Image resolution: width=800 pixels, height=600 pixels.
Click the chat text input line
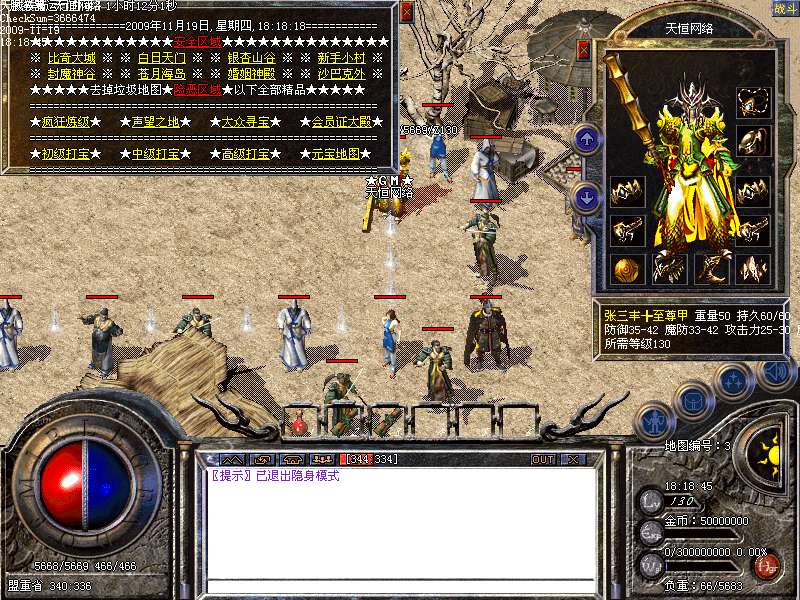[400, 585]
